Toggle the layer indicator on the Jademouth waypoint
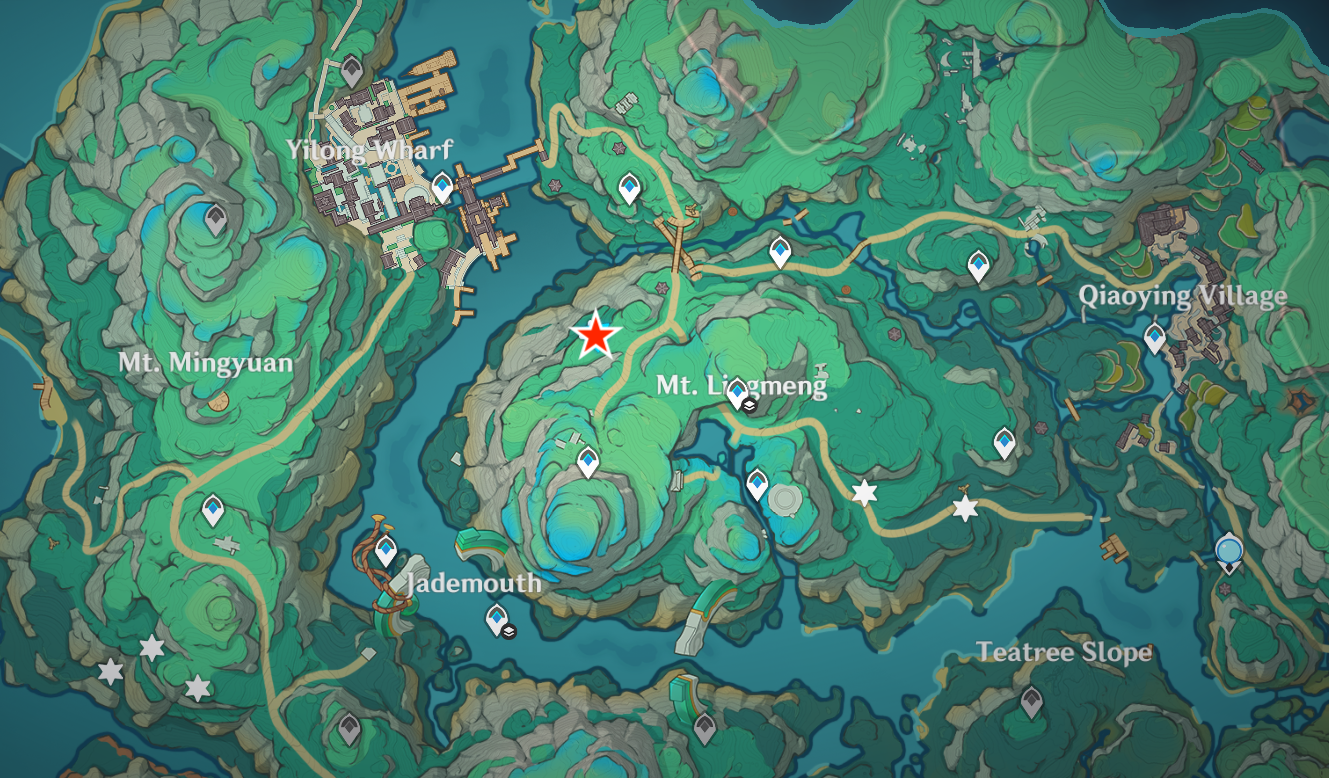The height and width of the screenshot is (778, 1329). click(x=507, y=632)
